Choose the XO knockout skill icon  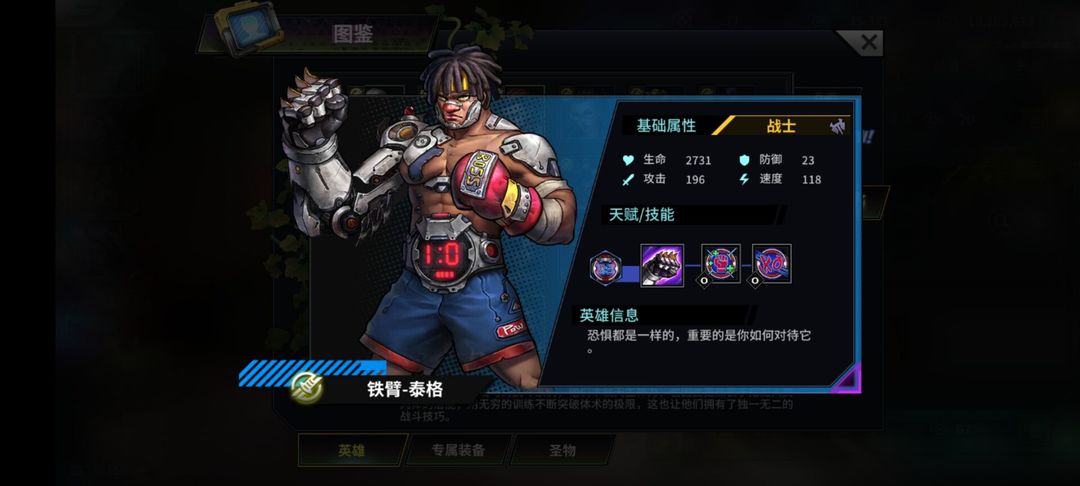pyautogui.click(x=771, y=265)
